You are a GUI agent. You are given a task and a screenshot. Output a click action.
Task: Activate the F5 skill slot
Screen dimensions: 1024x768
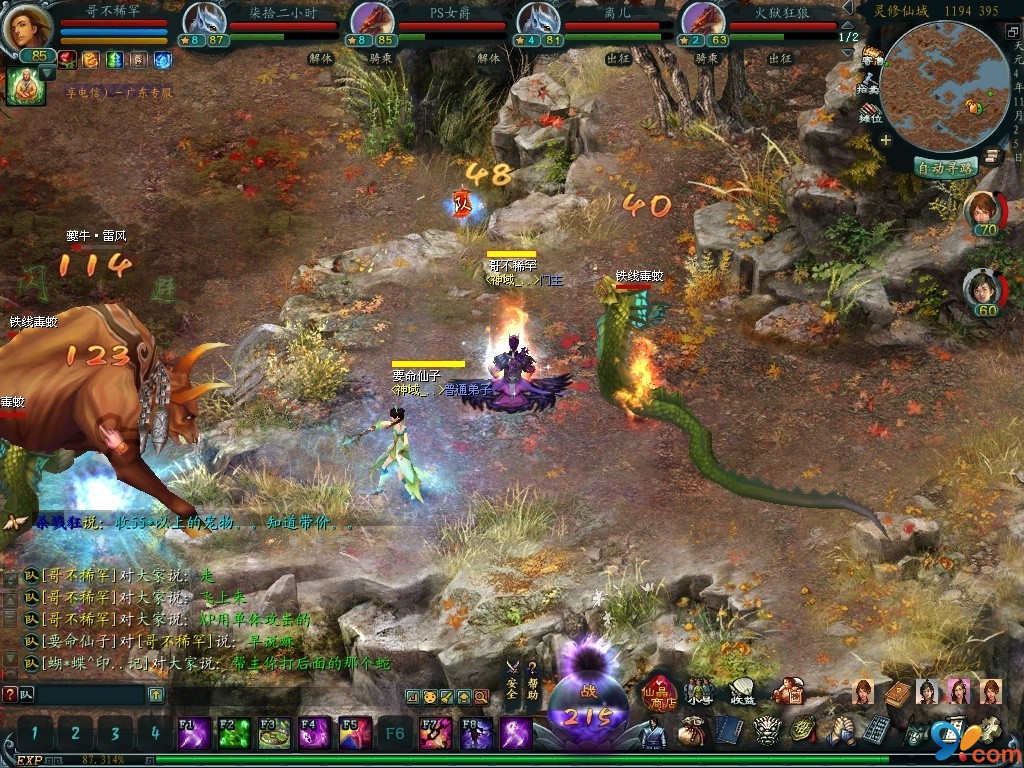[355, 733]
